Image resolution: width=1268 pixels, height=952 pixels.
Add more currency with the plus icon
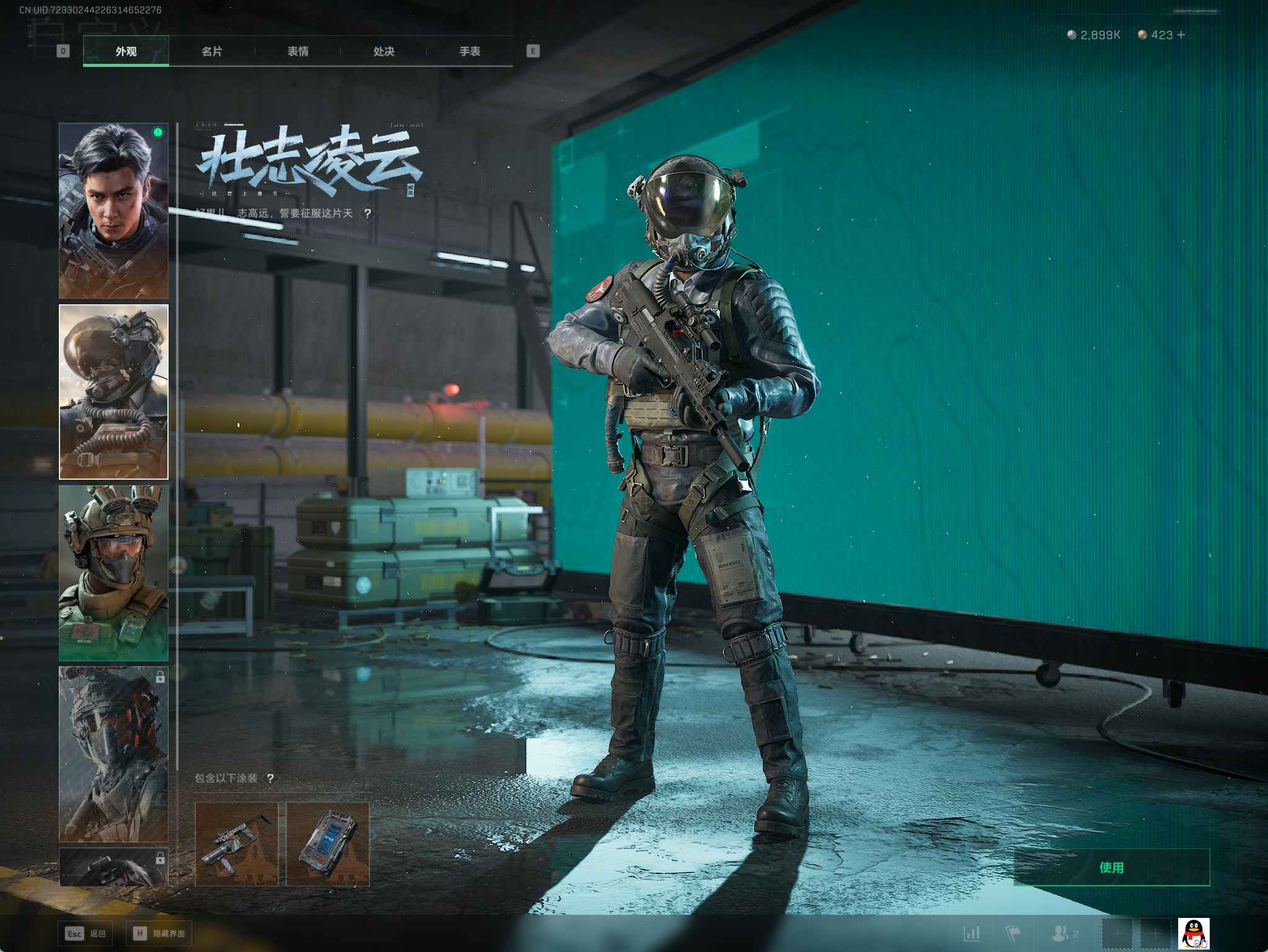[x=1181, y=35]
